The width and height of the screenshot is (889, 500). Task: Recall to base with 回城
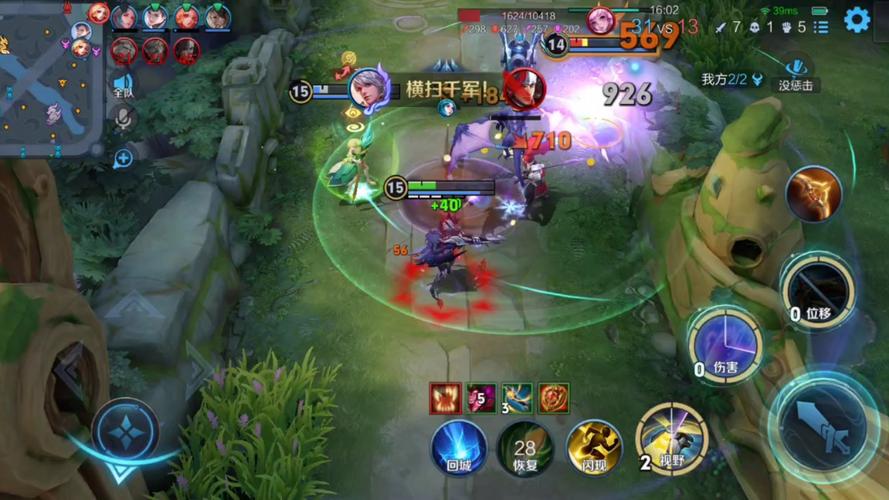[459, 446]
